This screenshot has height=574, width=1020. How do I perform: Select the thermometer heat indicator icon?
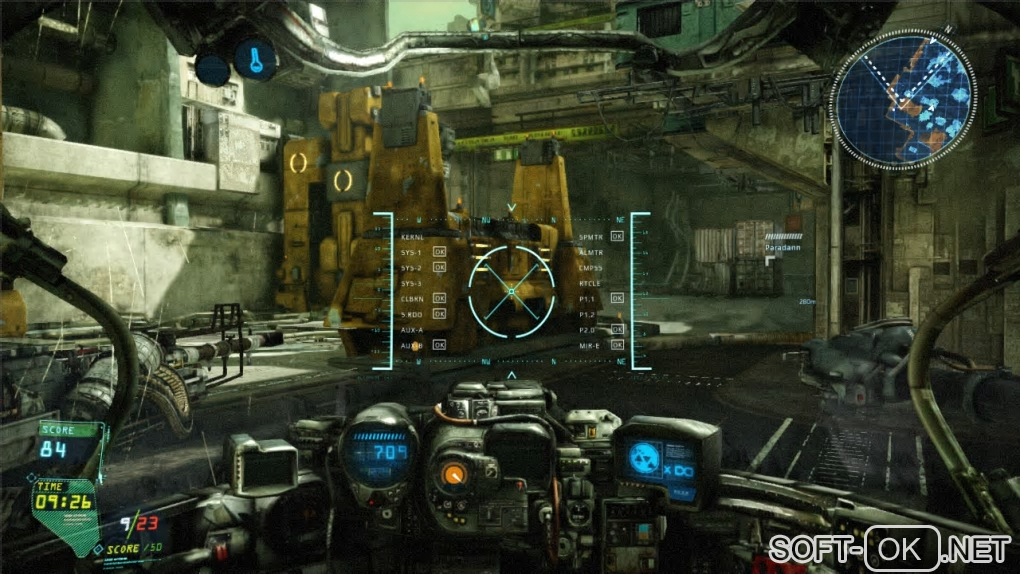click(x=256, y=60)
